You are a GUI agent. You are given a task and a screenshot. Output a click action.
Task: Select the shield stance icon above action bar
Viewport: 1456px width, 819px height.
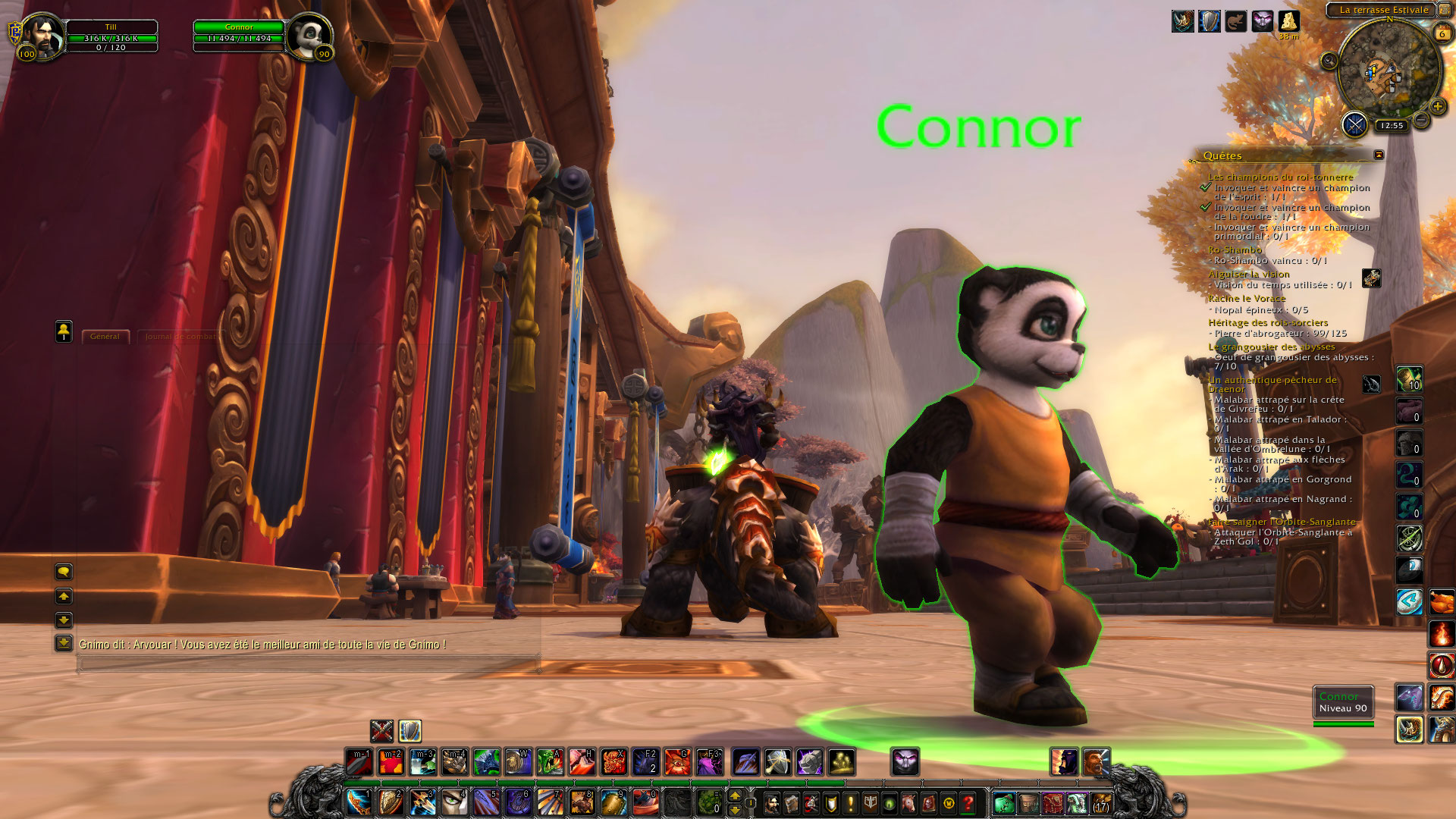(409, 731)
